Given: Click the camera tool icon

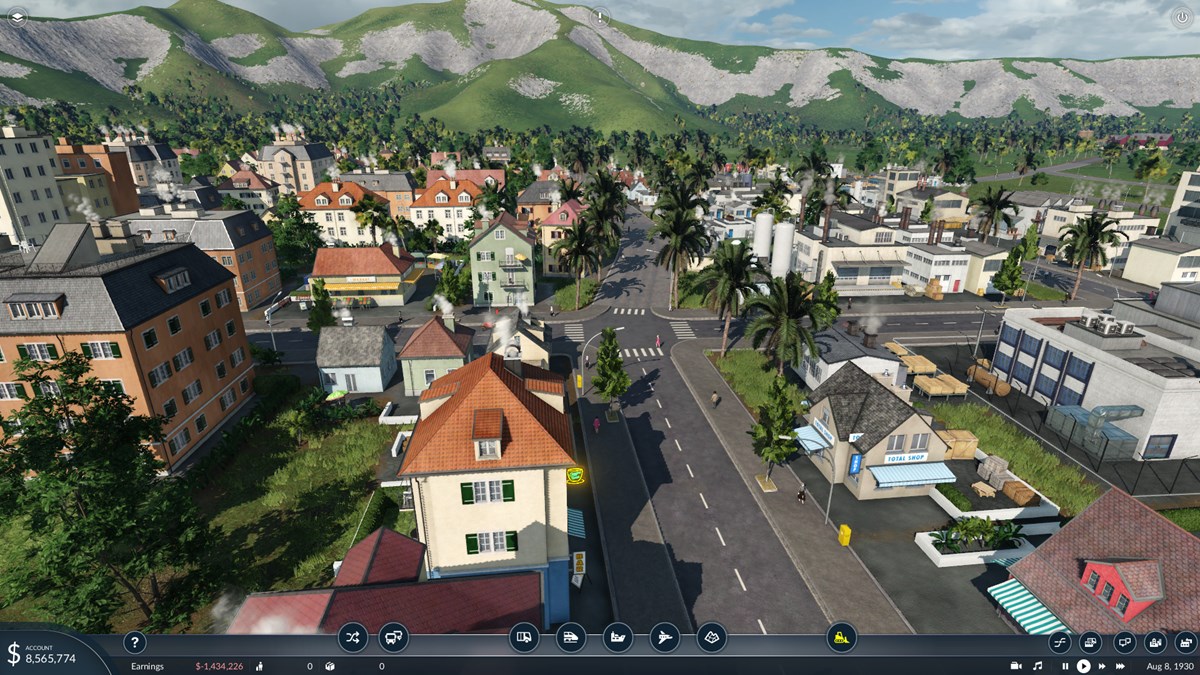Looking at the screenshot, I should point(1016,666).
